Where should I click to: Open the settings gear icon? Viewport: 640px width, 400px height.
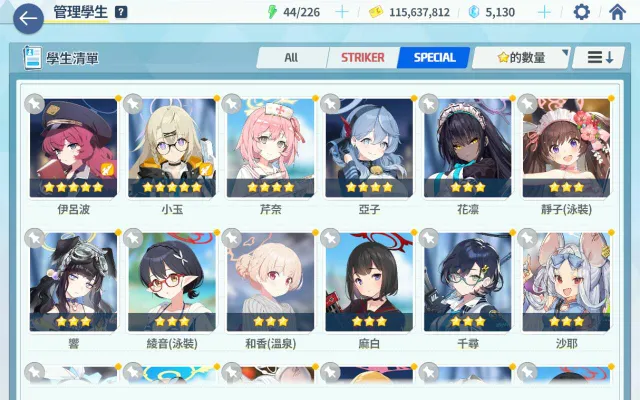click(x=581, y=12)
